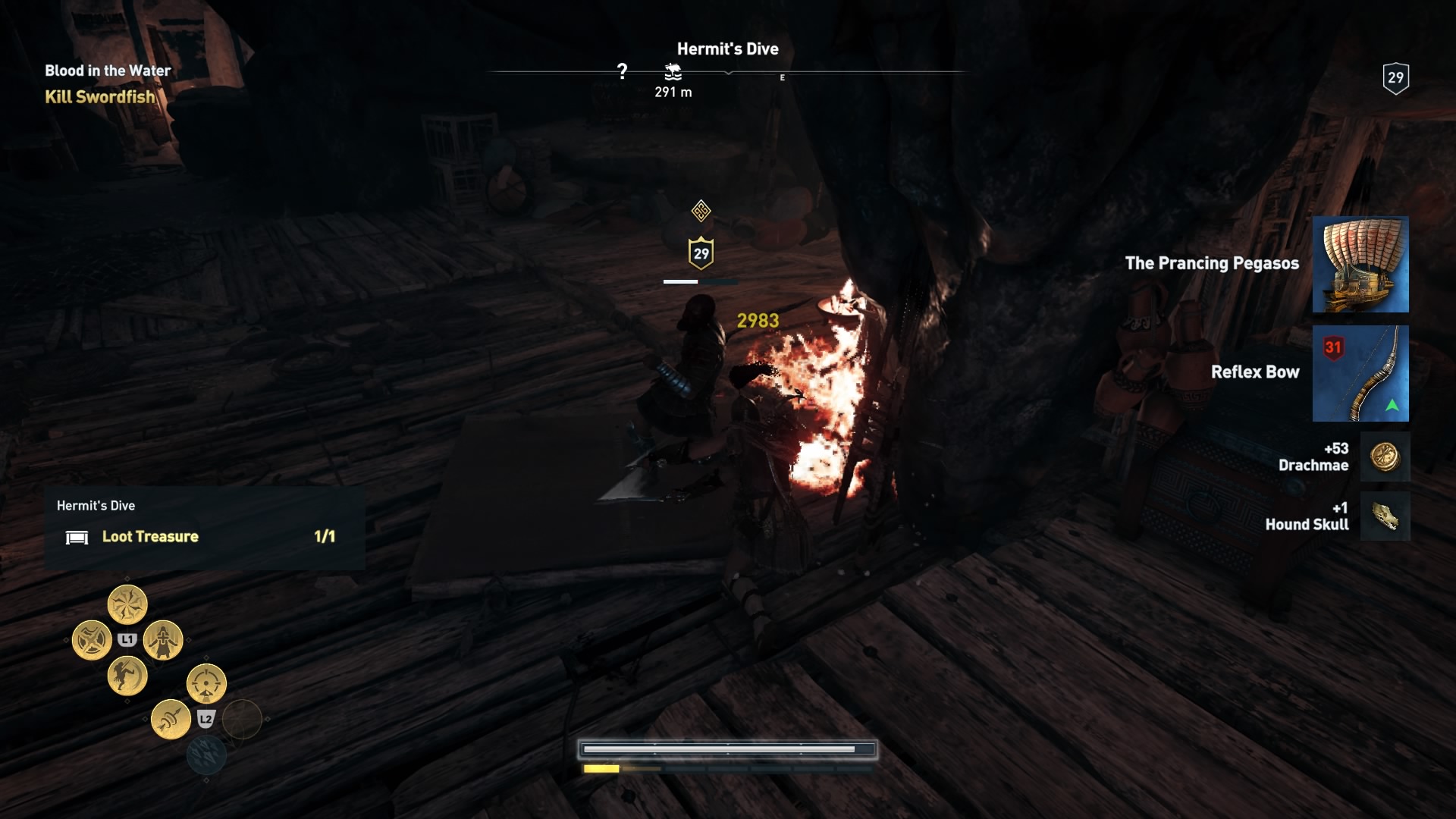Select the Devastating Shot arrow ability icon
The height and width of the screenshot is (819, 1456).
click(171, 719)
